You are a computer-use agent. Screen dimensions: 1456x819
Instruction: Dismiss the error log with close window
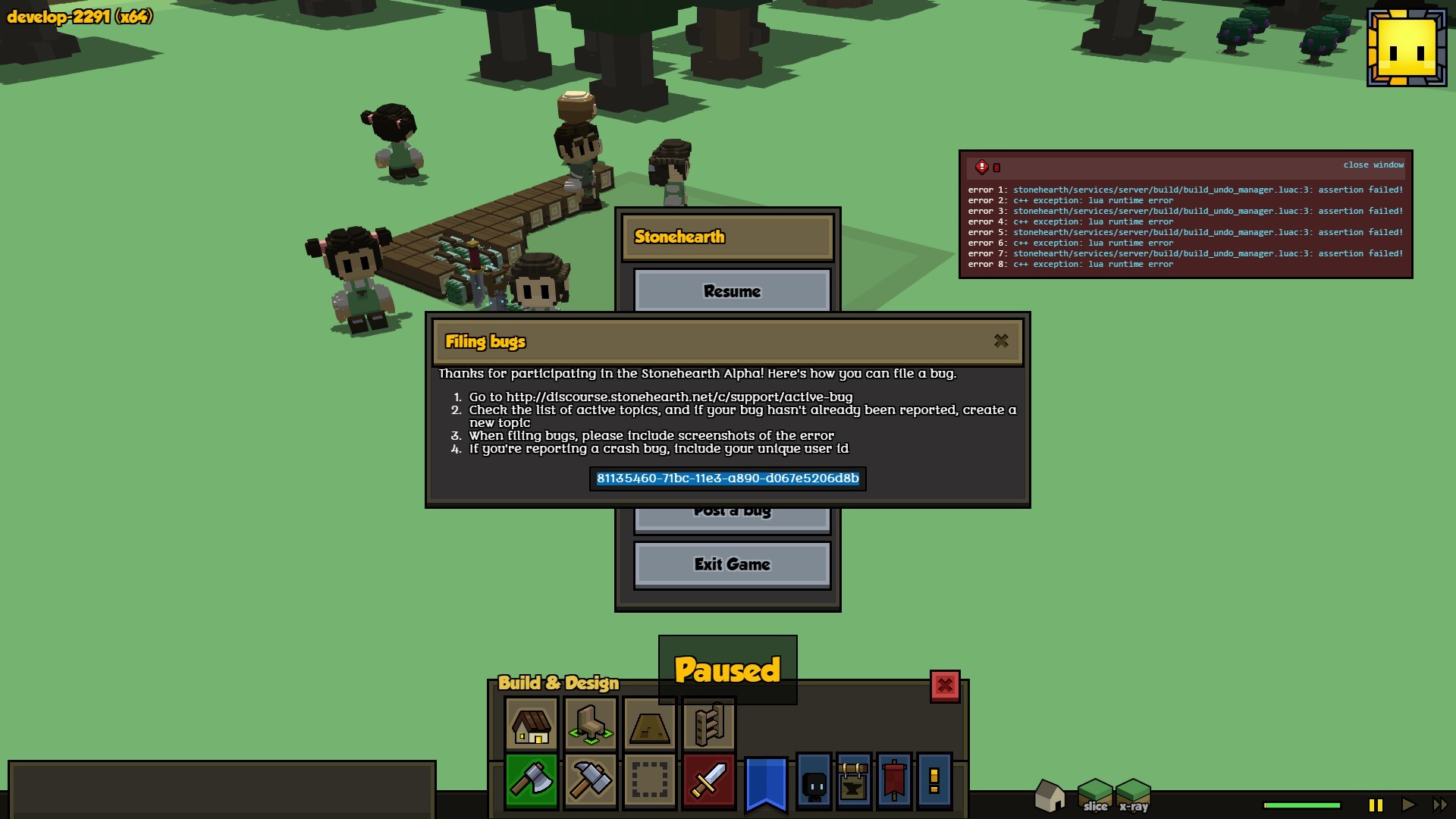(1373, 165)
